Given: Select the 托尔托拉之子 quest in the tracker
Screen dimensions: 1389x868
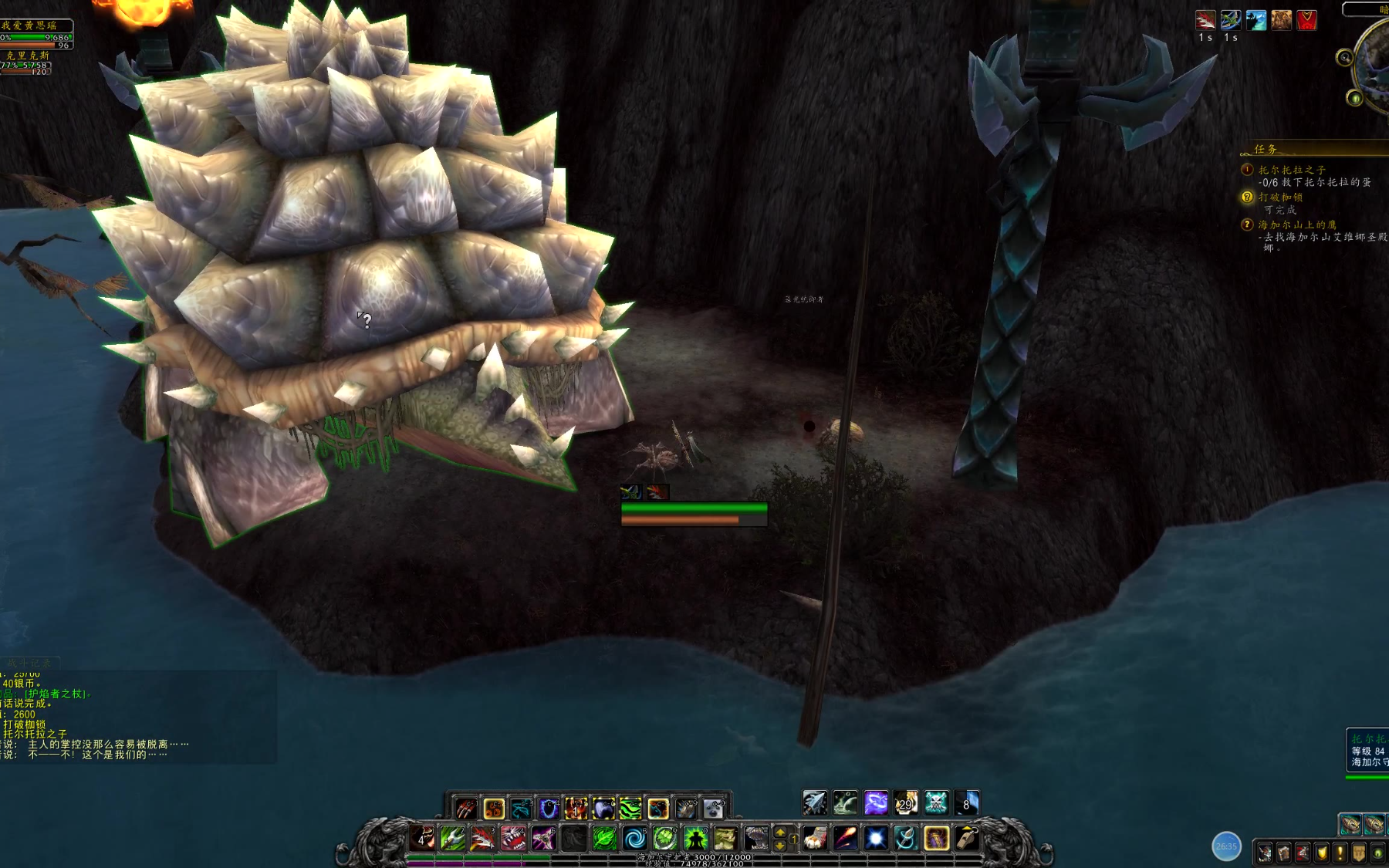Looking at the screenshot, I should click(1291, 170).
